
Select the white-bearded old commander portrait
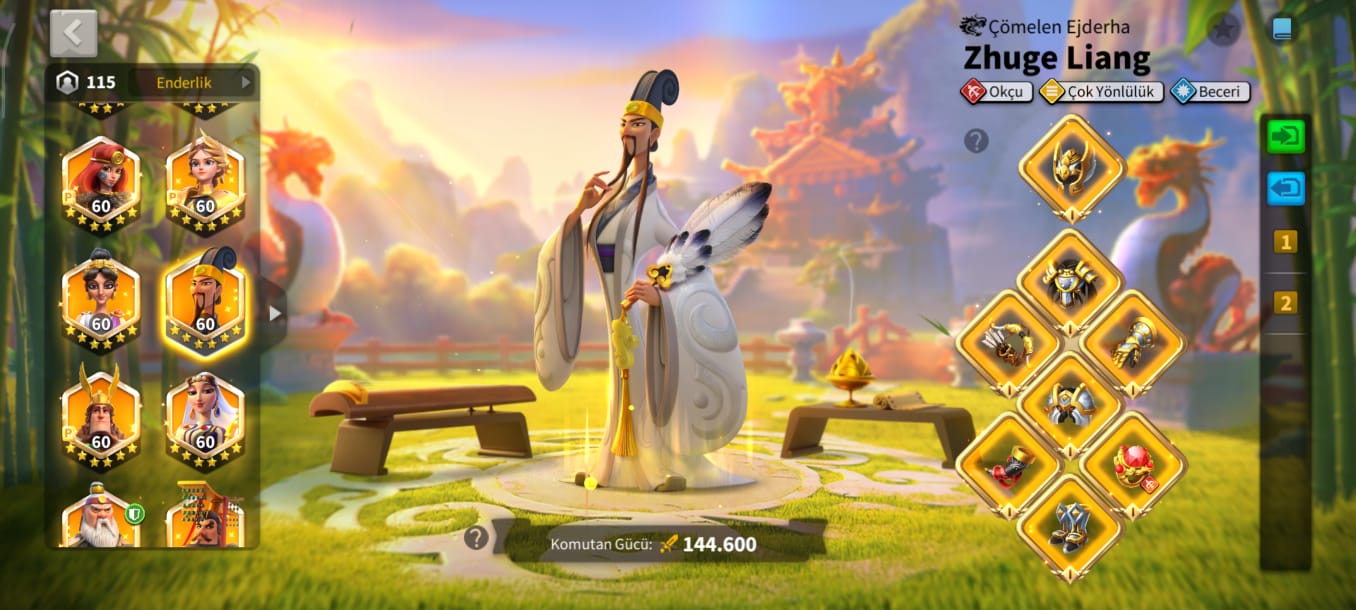(x=101, y=520)
